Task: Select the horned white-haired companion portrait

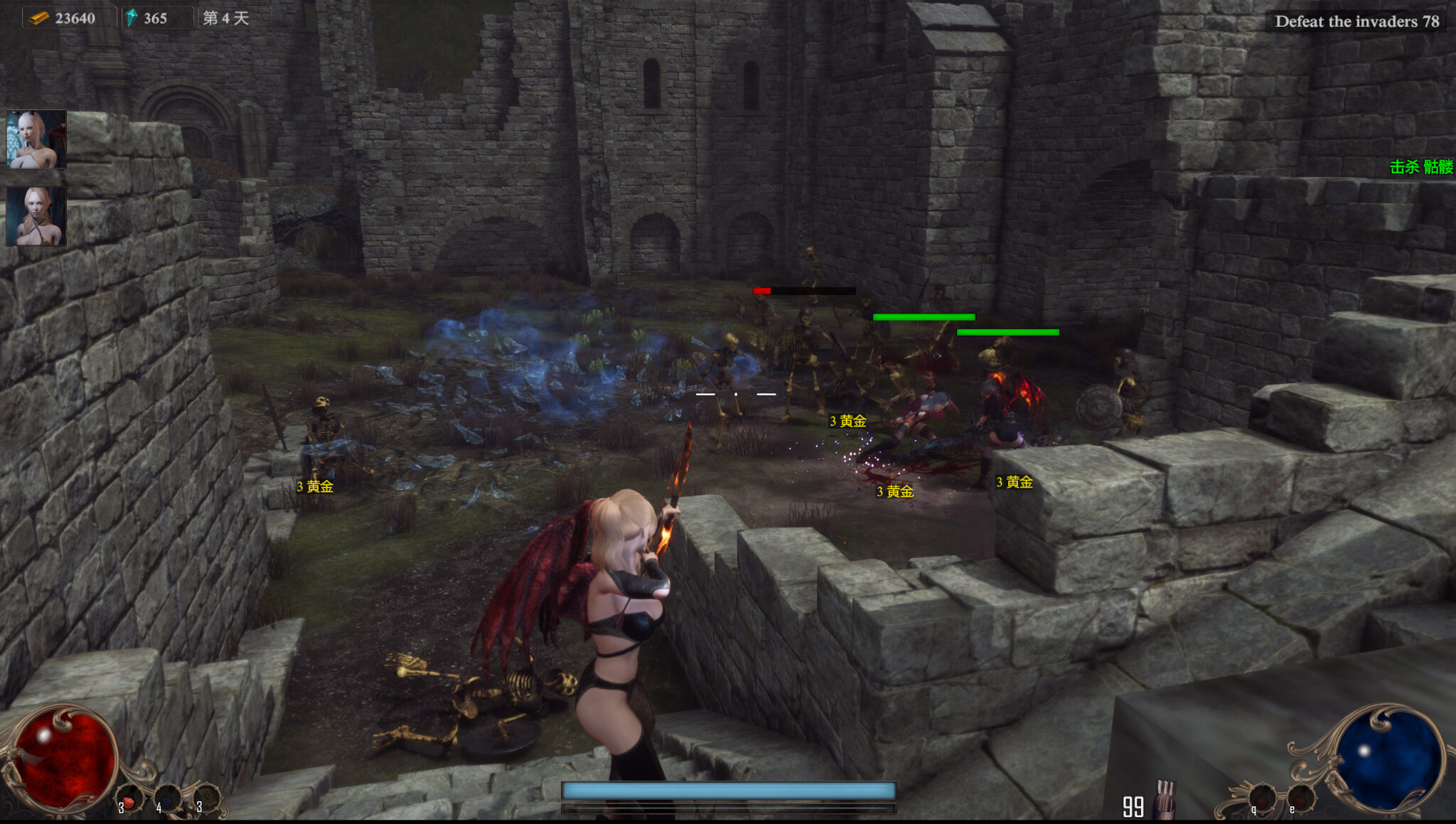Action: (36, 139)
